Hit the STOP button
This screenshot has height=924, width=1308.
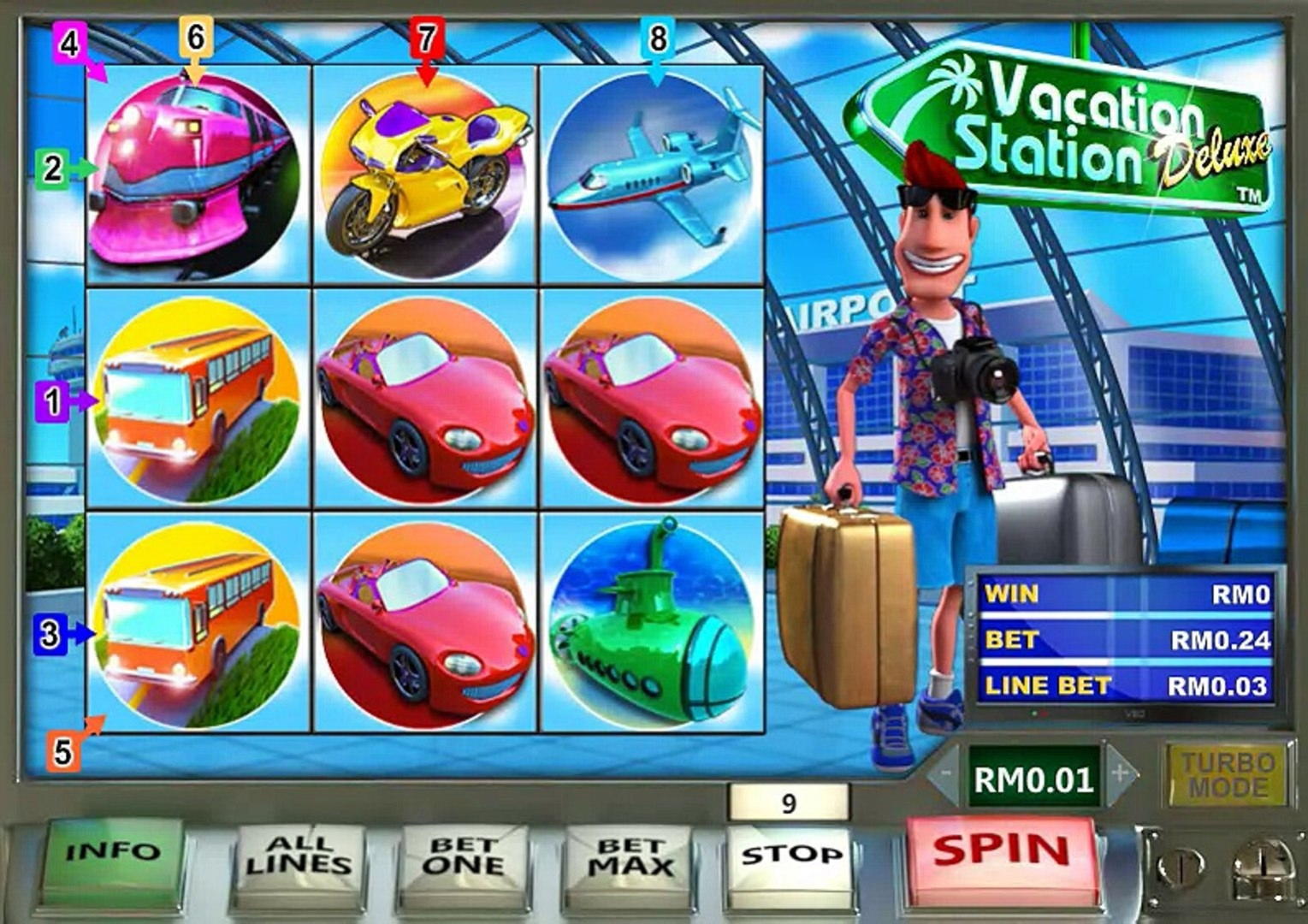(x=790, y=854)
